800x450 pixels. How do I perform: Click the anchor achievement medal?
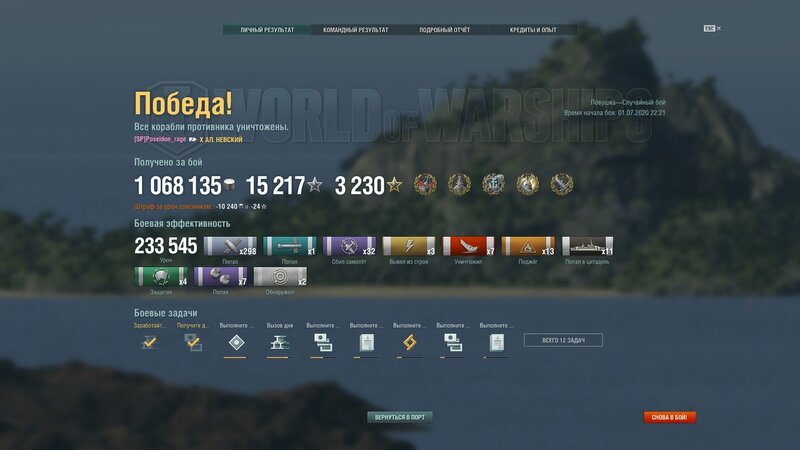point(494,184)
